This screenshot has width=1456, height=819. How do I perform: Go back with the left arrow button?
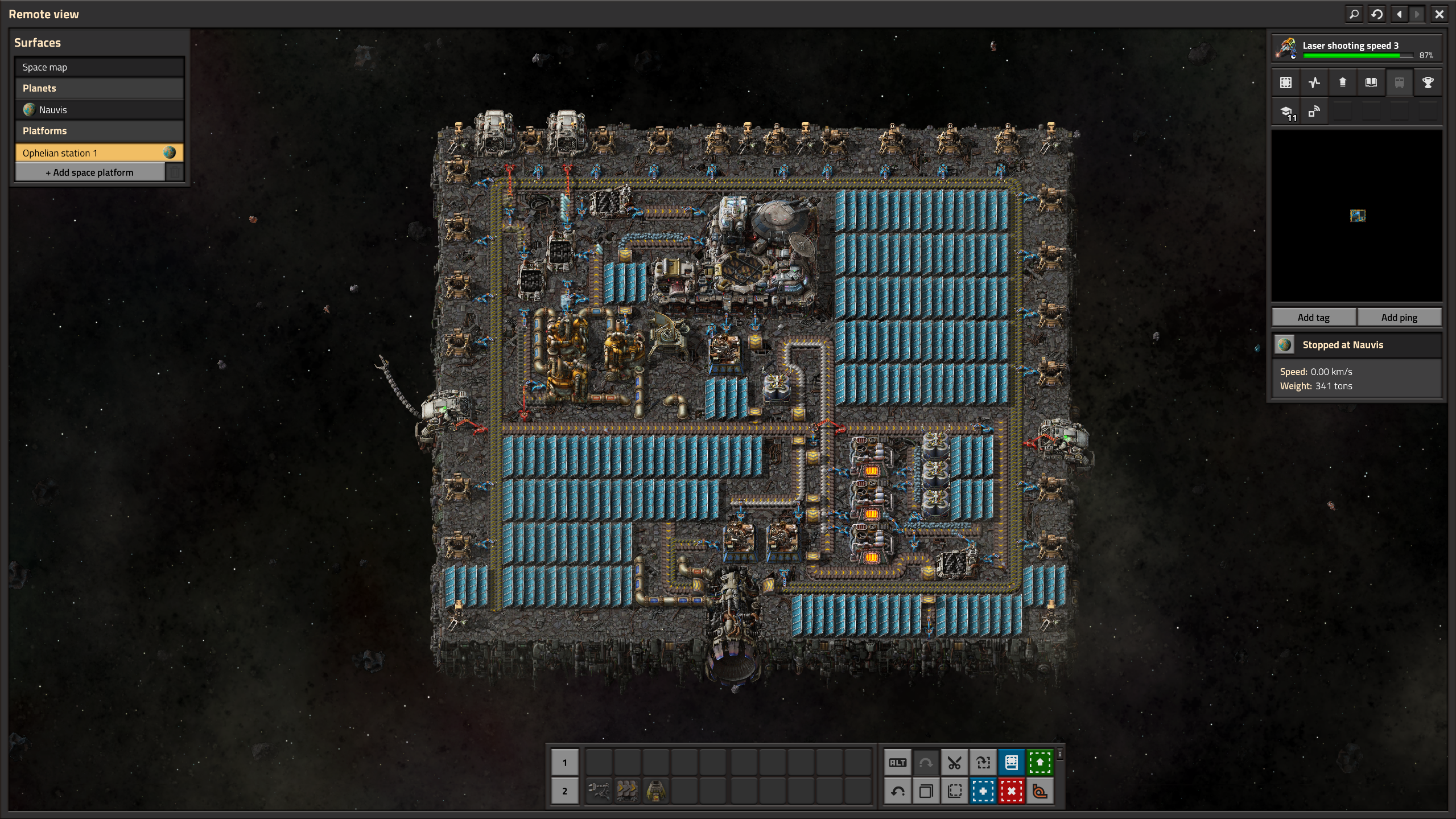pyautogui.click(x=1399, y=14)
